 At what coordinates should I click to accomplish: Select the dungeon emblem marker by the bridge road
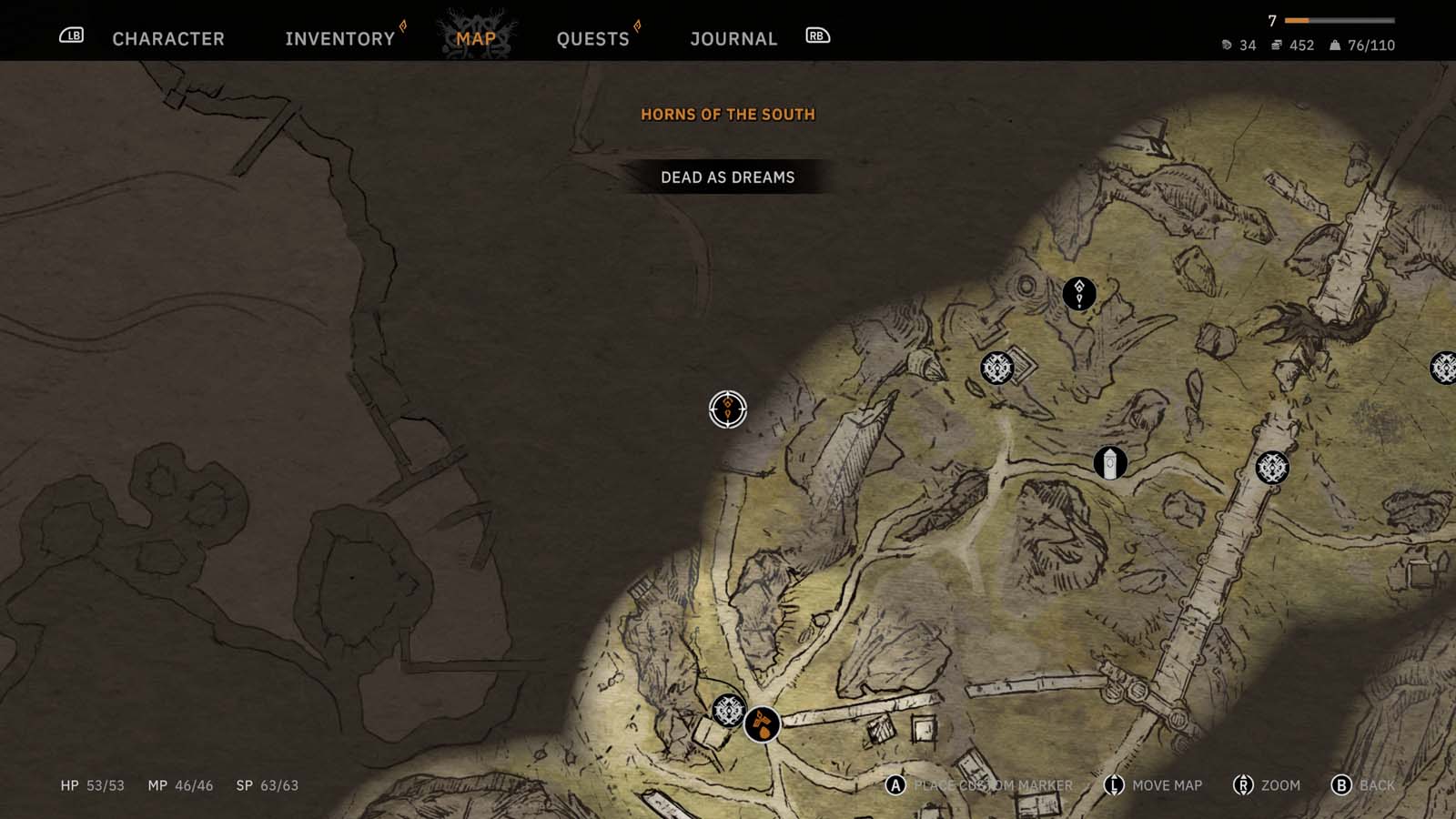click(x=1271, y=469)
